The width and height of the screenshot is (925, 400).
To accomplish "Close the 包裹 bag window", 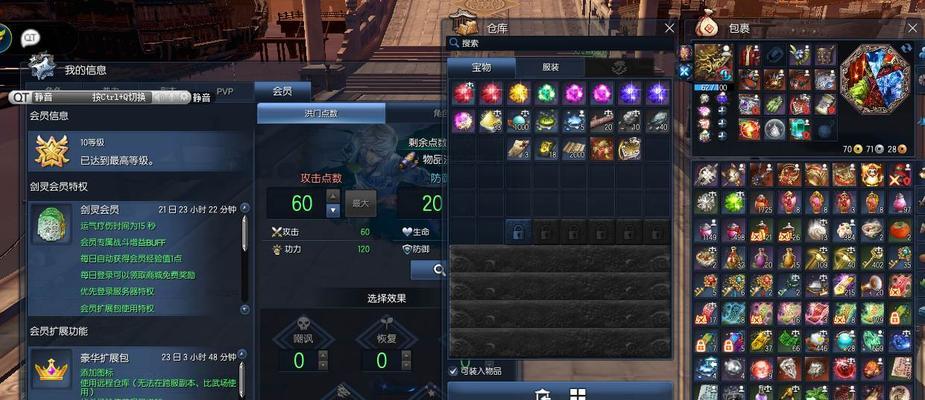I will tap(912, 28).
